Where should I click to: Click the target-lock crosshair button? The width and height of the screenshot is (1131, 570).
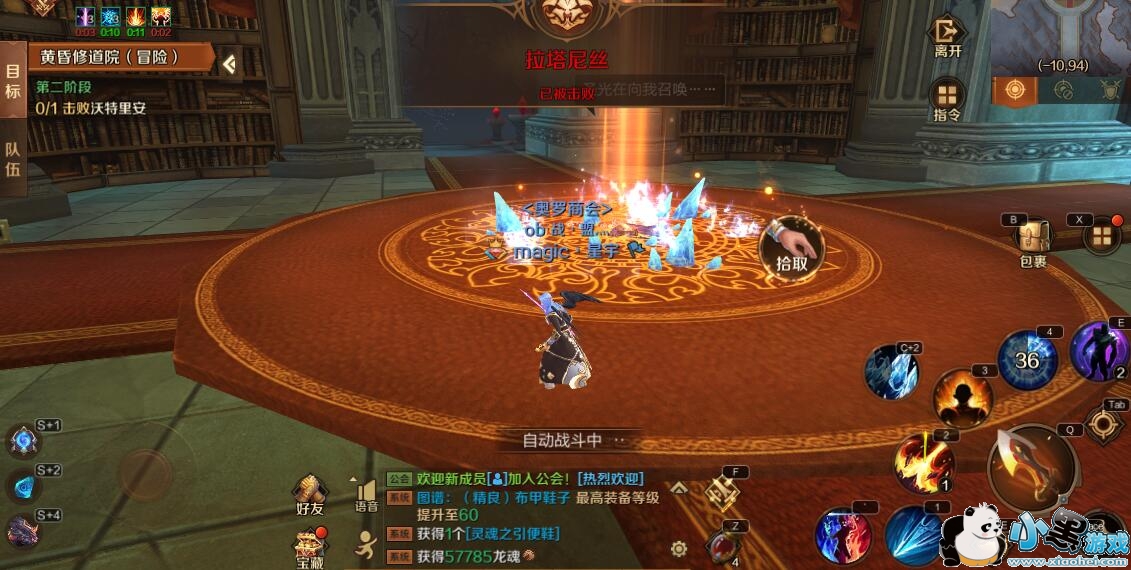(1103, 424)
